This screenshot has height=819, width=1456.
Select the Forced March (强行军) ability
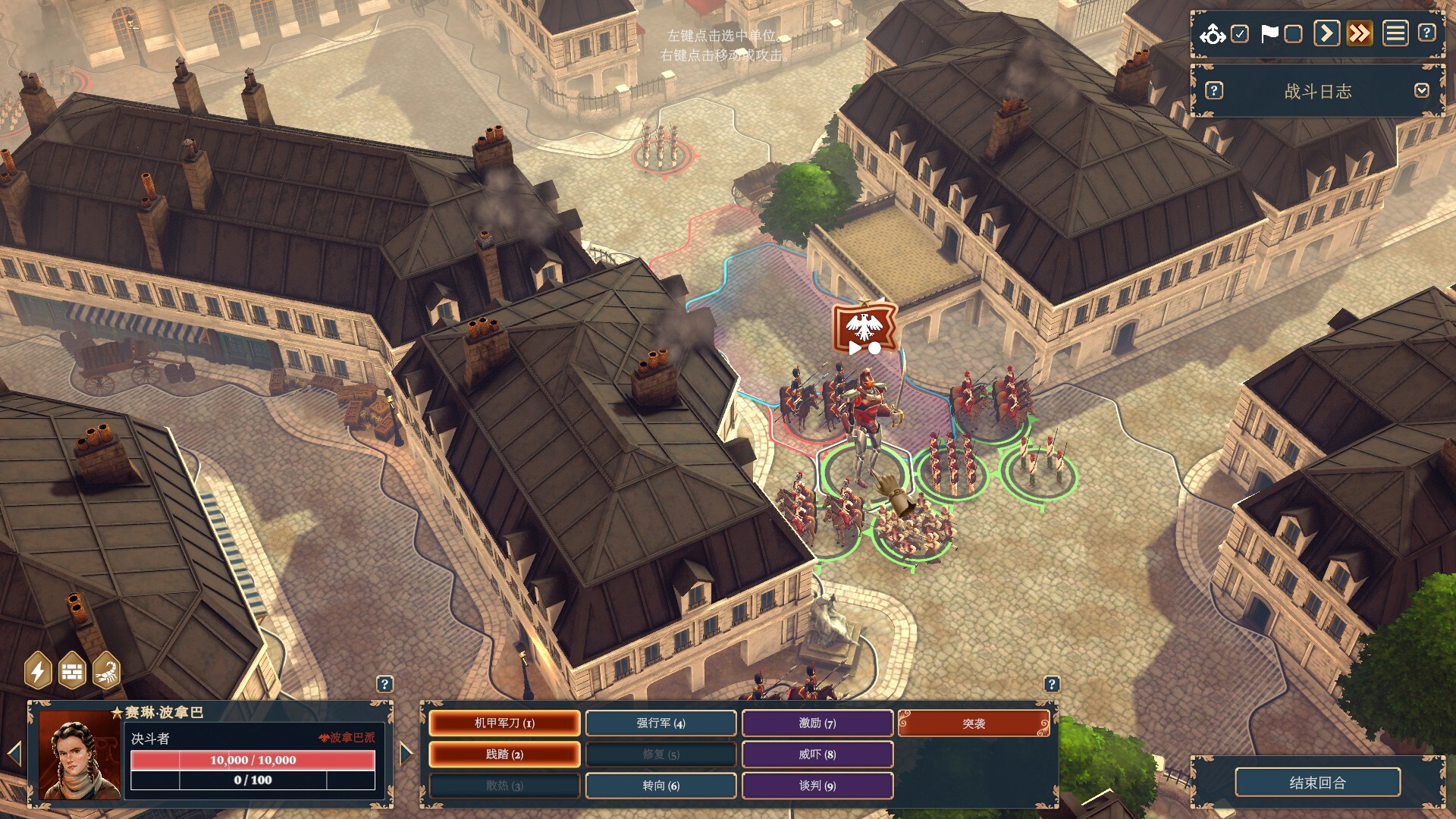pos(661,723)
